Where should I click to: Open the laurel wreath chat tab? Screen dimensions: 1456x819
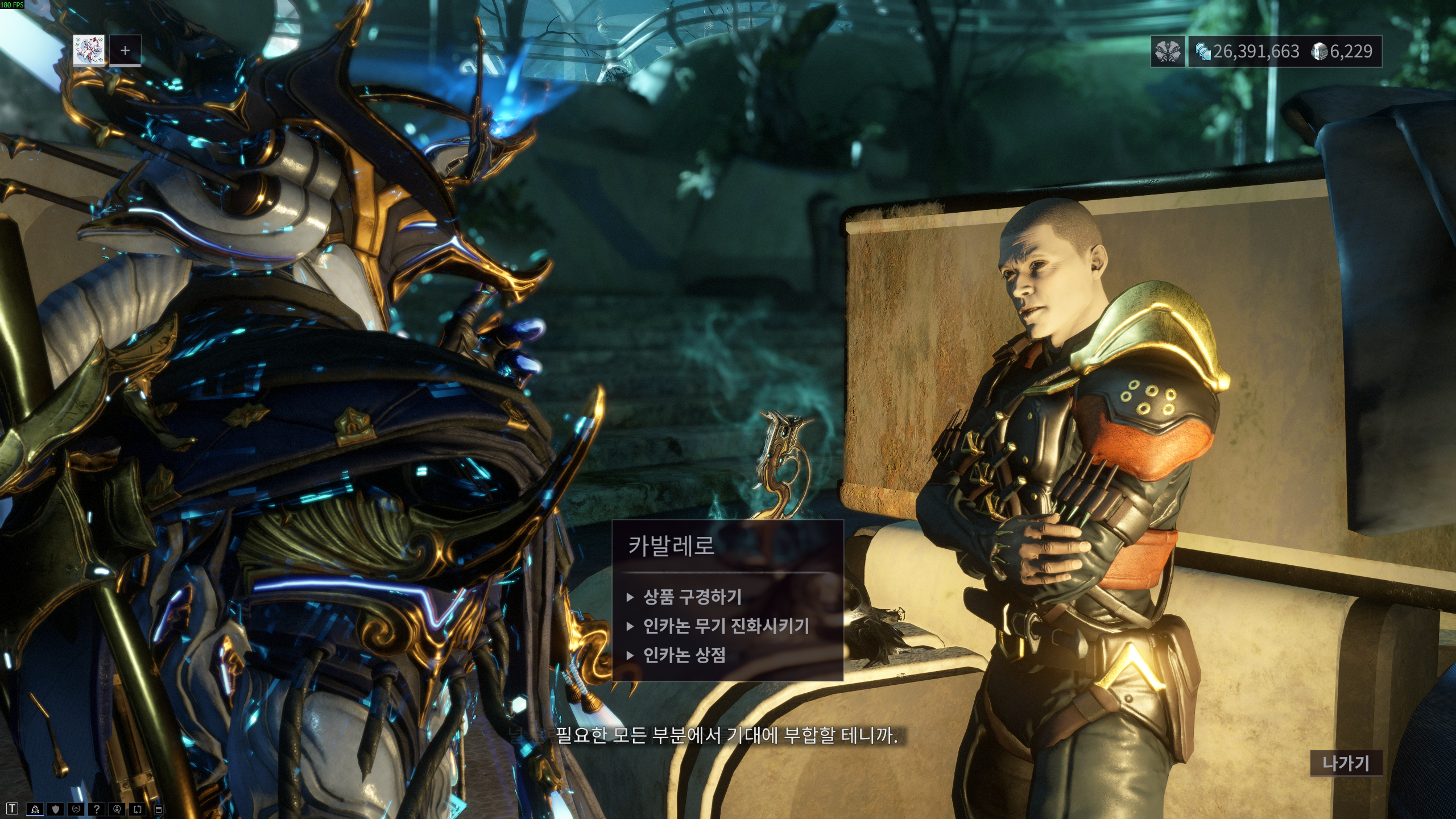click(x=76, y=809)
